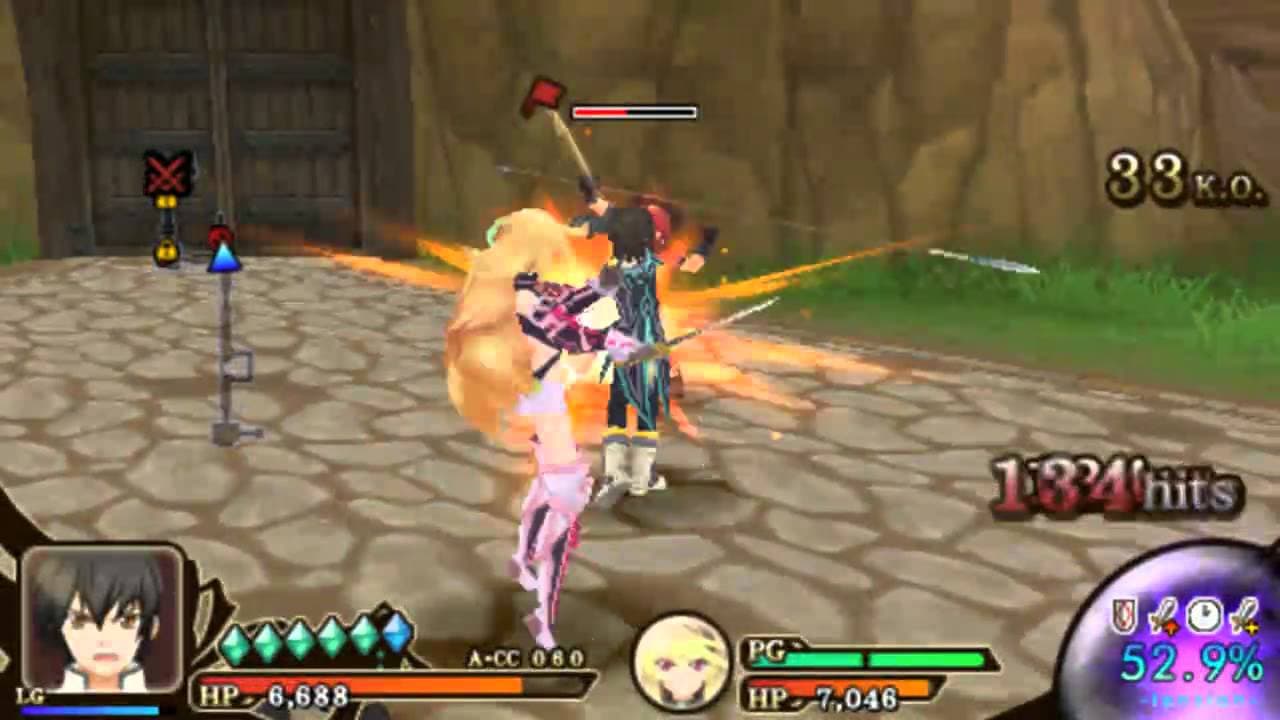The height and width of the screenshot is (720, 1280).
Task: Click the sword with yellow cross icon
Action: (x=1244, y=615)
